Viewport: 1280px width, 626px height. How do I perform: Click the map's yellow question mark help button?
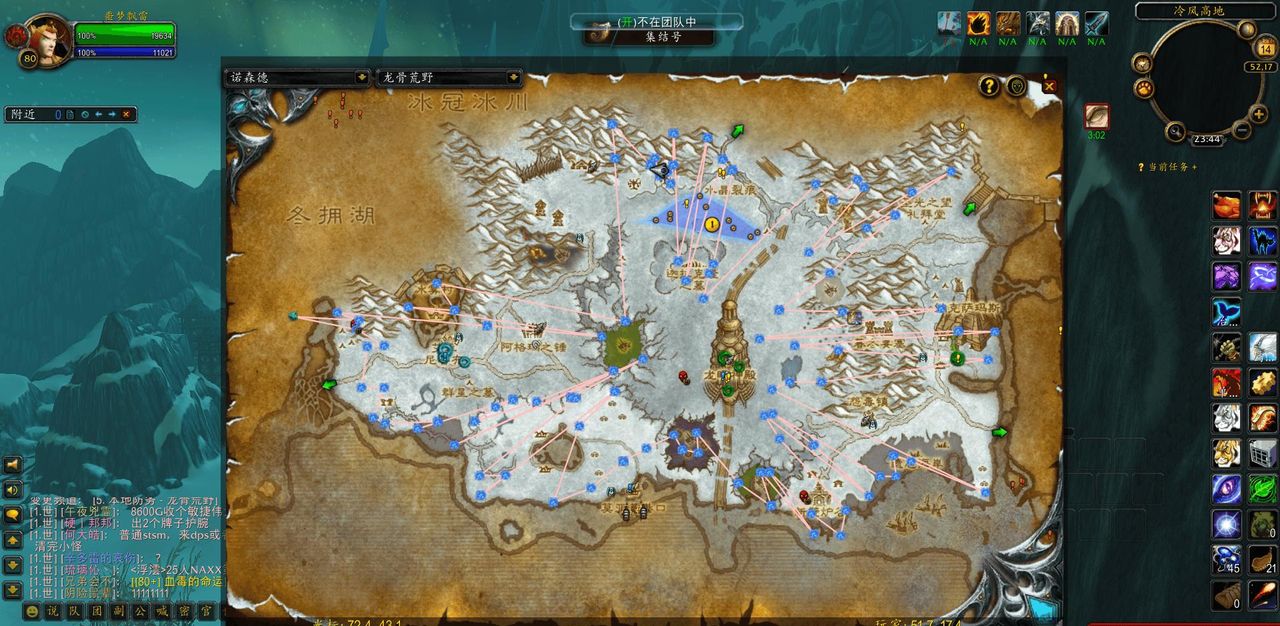pos(989,86)
